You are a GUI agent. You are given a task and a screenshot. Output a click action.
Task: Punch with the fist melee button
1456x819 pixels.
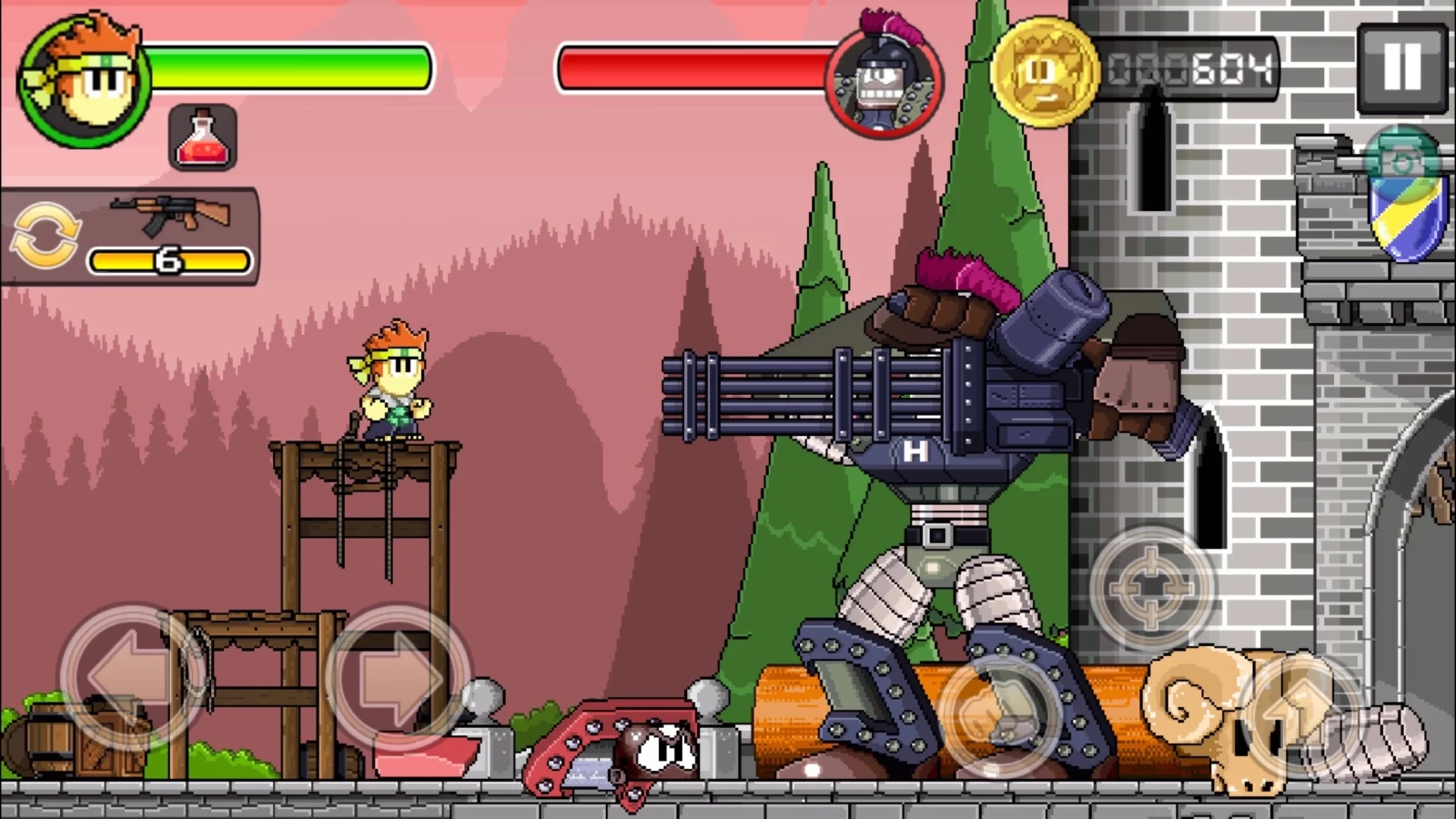998,714
